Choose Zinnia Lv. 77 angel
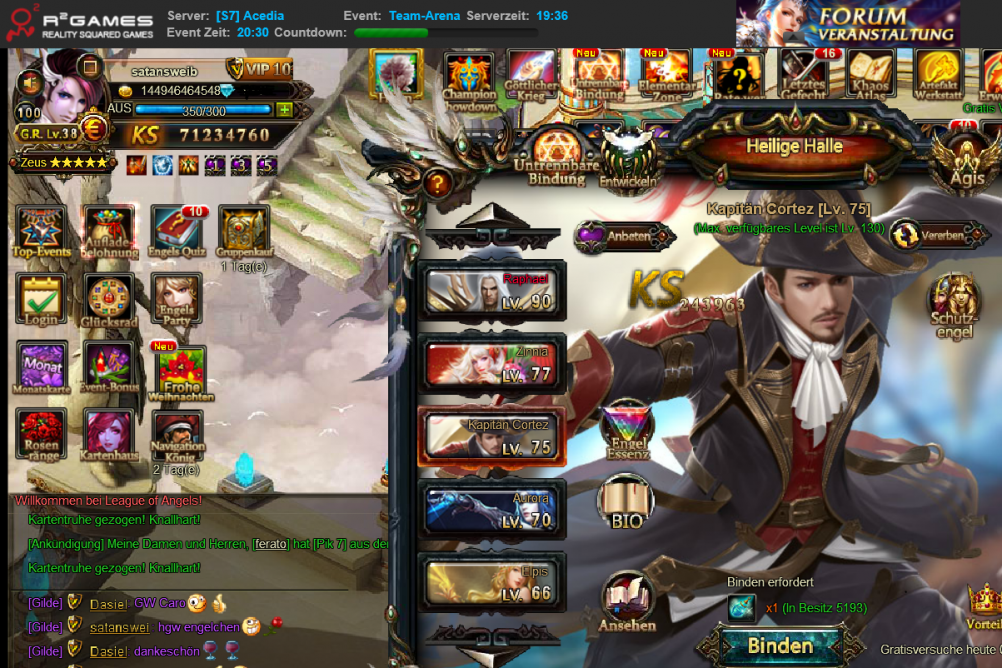Viewport: 1002px width, 668px height. [x=490, y=365]
